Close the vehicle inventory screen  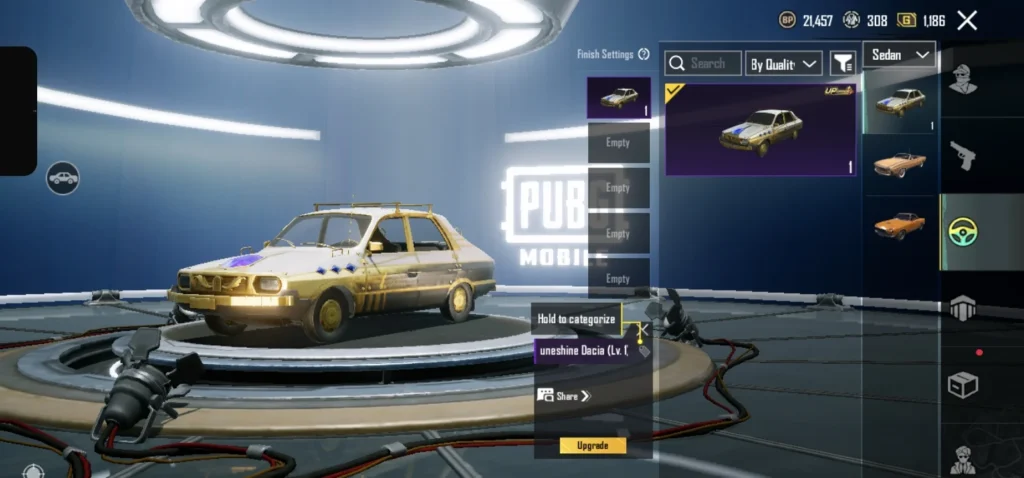coord(967,20)
